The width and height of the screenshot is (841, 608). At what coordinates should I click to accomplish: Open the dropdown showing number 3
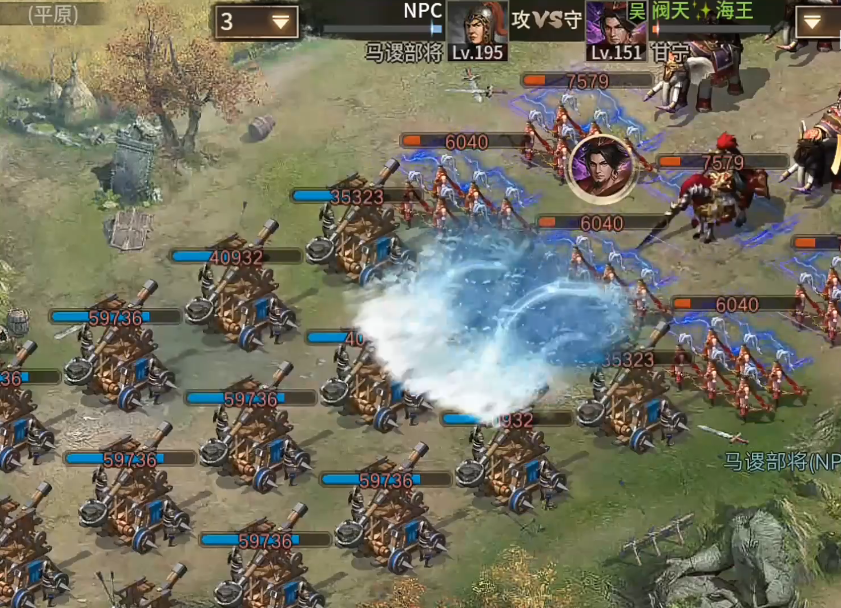pos(257,21)
